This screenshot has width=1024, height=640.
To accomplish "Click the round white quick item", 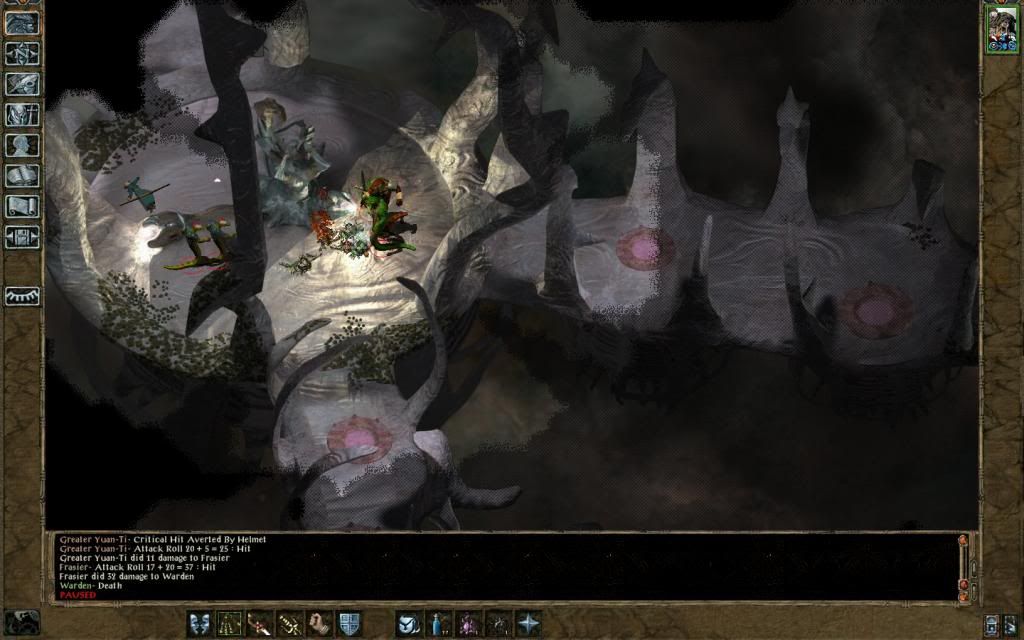I will pos(408,623).
